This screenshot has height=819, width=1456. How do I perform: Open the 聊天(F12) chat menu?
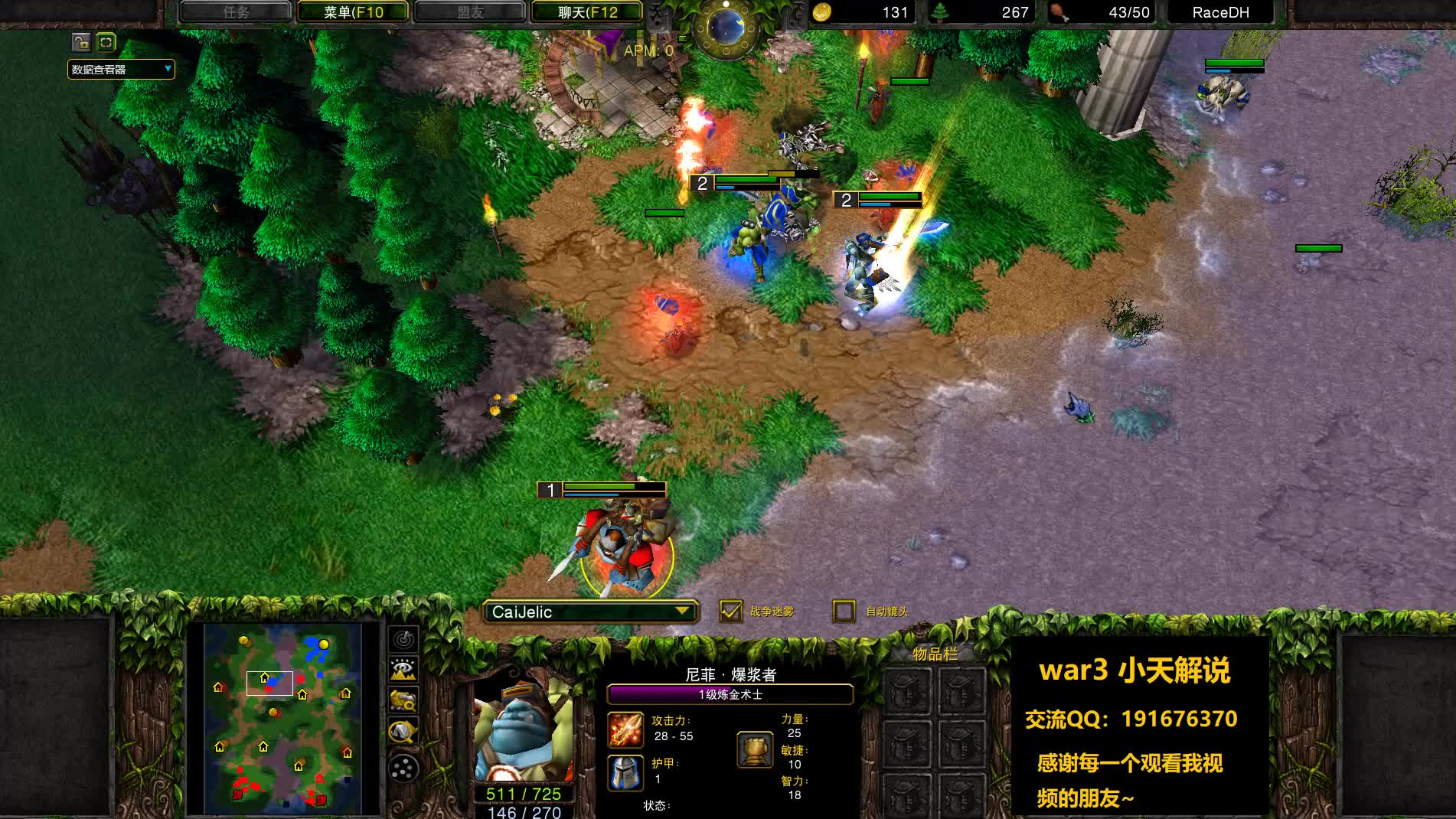(x=586, y=12)
